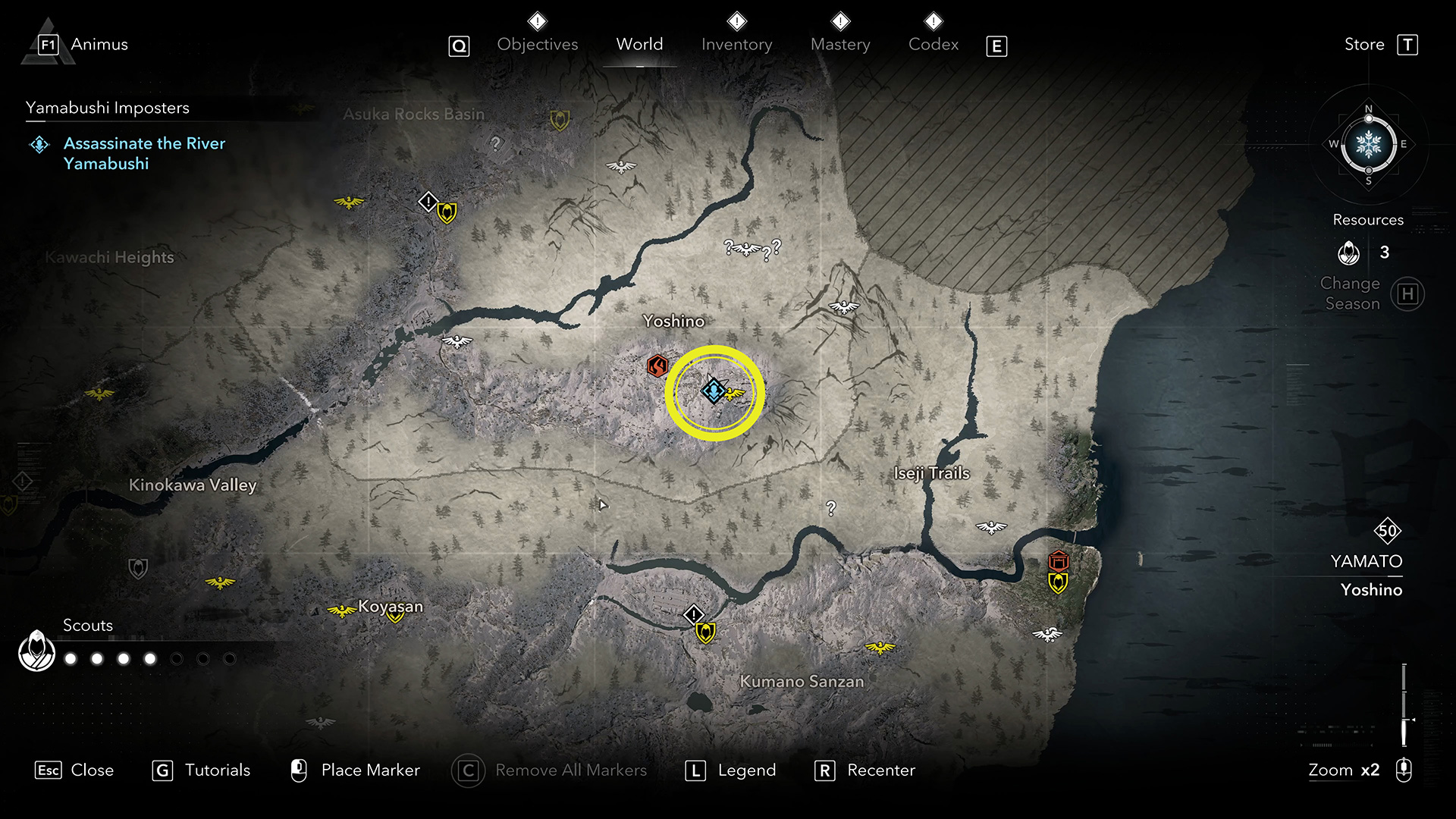Click the Scouts icon
The height and width of the screenshot is (819, 1456).
click(x=36, y=651)
